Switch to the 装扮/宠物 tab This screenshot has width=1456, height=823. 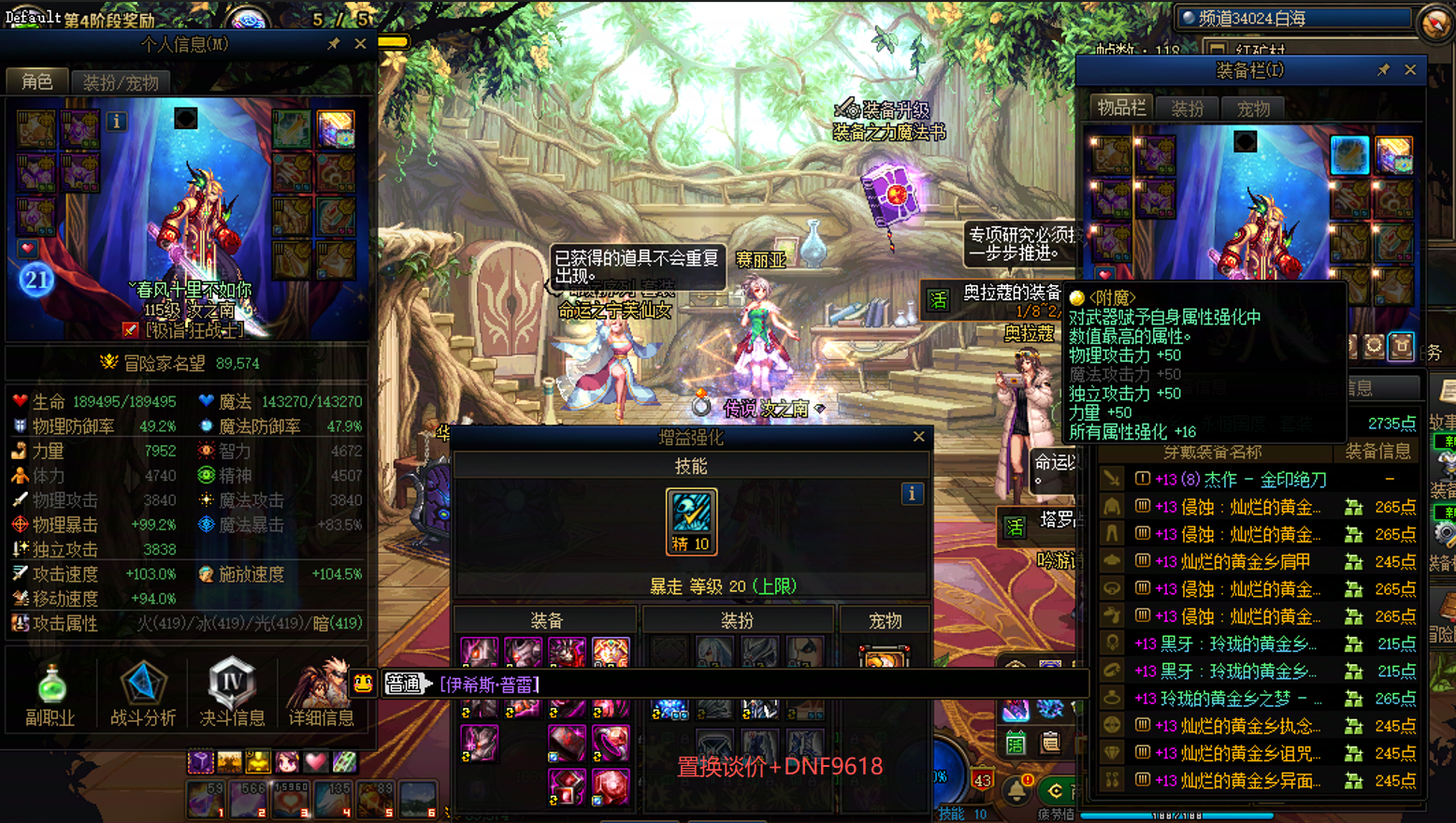point(121,82)
